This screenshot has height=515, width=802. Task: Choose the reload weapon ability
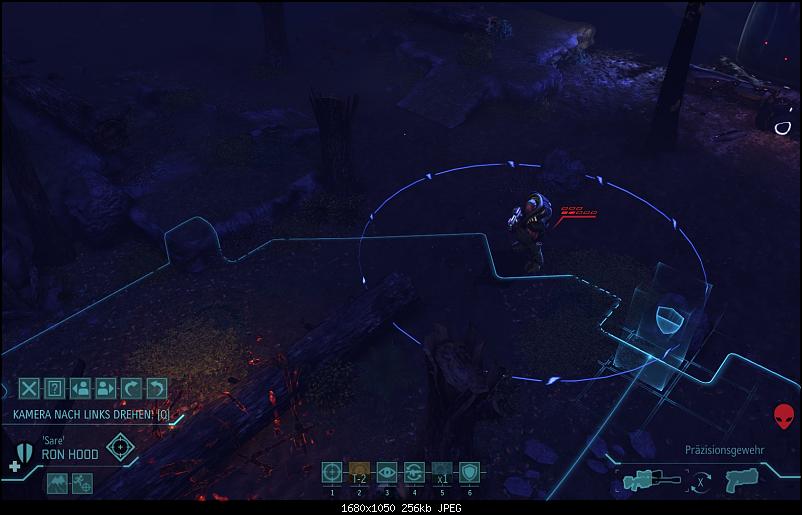(x=413, y=473)
